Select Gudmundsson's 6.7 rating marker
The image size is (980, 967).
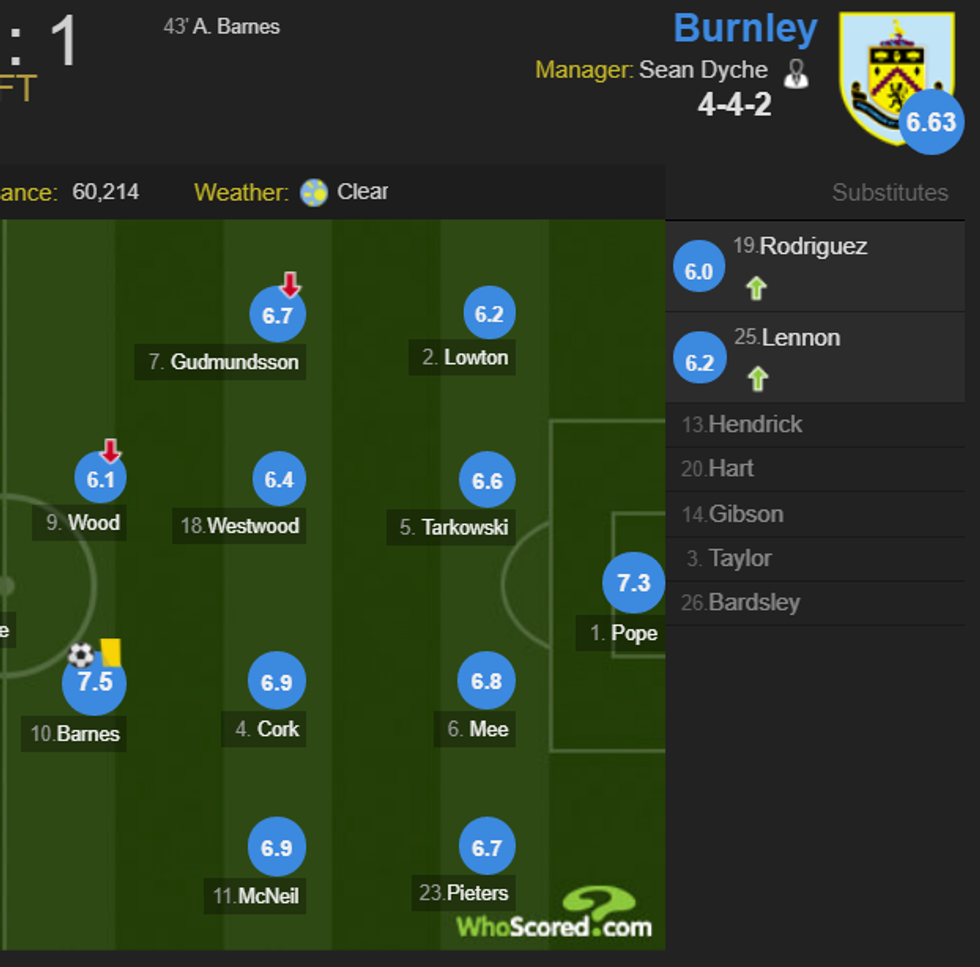click(277, 315)
